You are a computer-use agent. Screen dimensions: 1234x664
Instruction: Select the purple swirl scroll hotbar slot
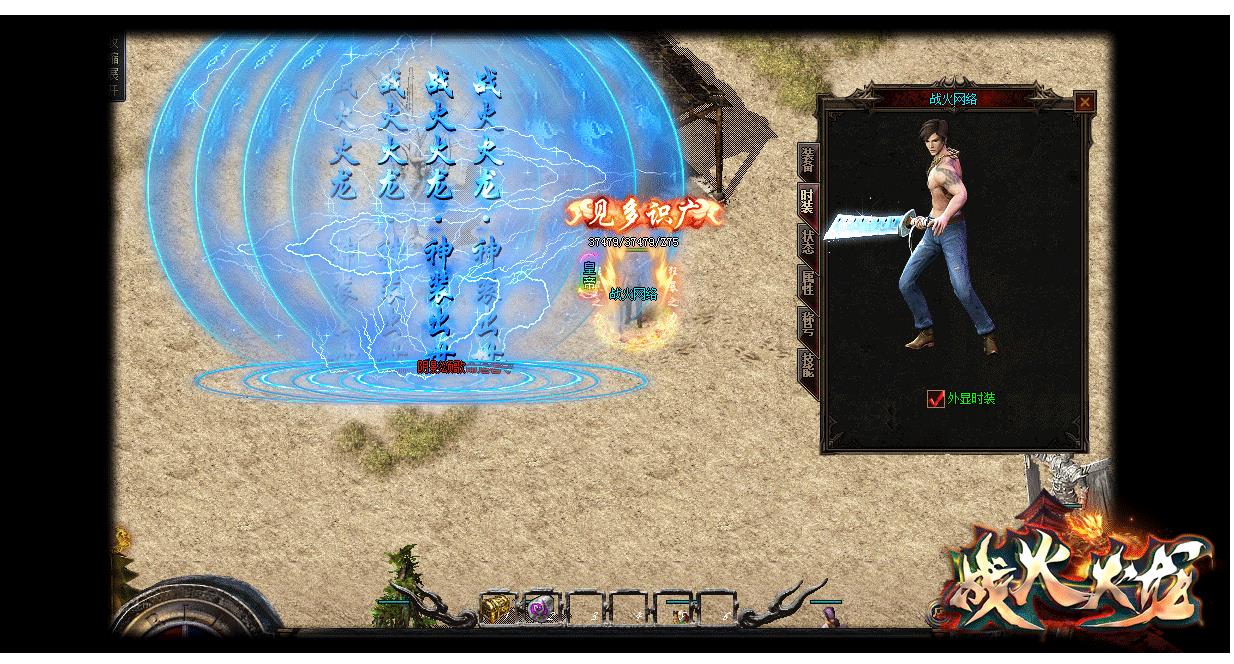pos(541,607)
